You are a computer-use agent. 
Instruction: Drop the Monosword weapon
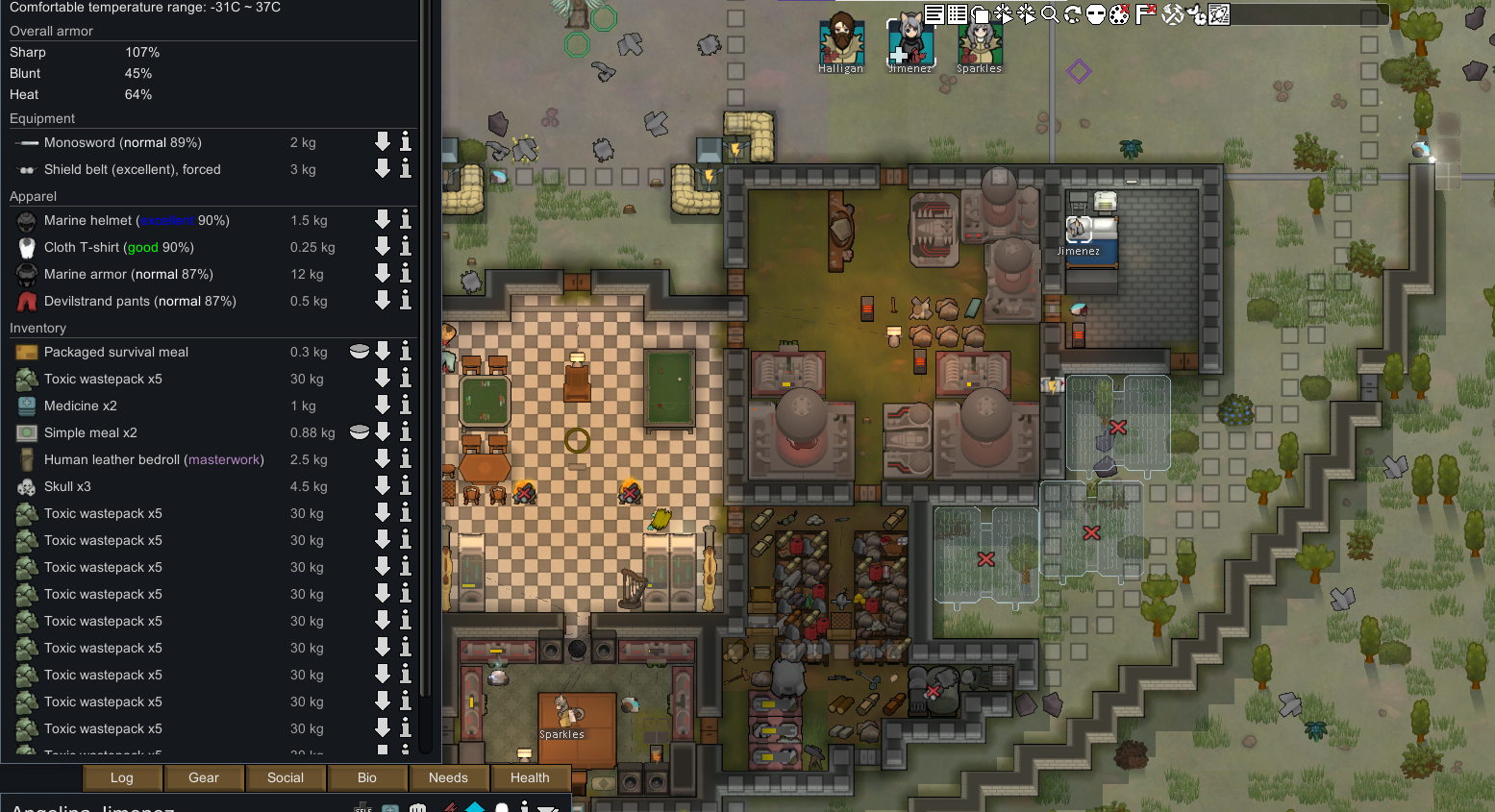(383, 142)
